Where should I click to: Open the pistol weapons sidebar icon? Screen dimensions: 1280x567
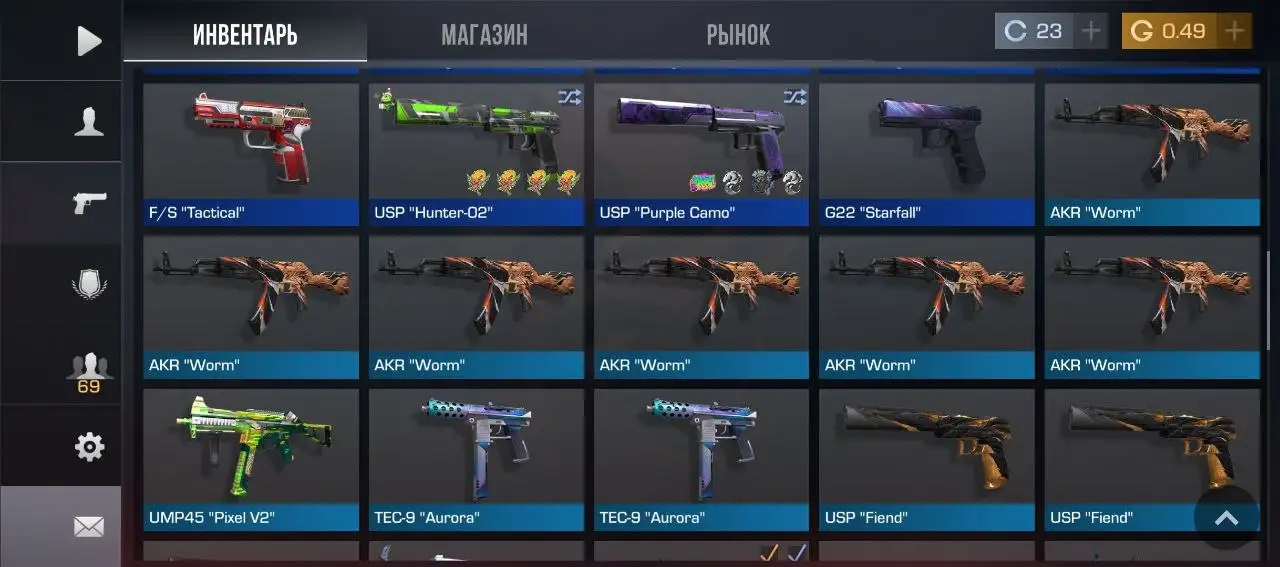pos(89,203)
